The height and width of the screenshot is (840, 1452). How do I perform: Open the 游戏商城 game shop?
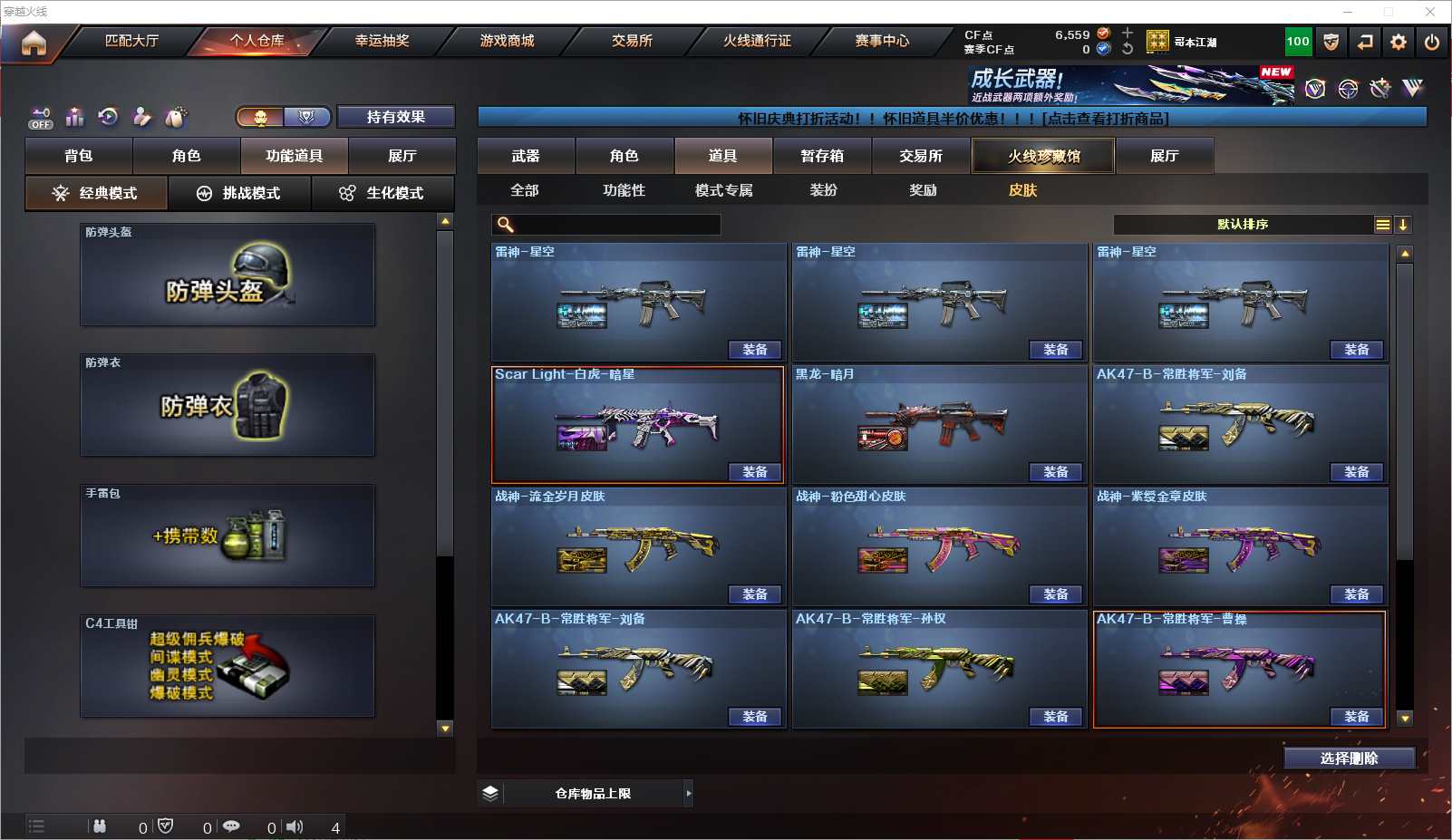pyautogui.click(x=507, y=41)
